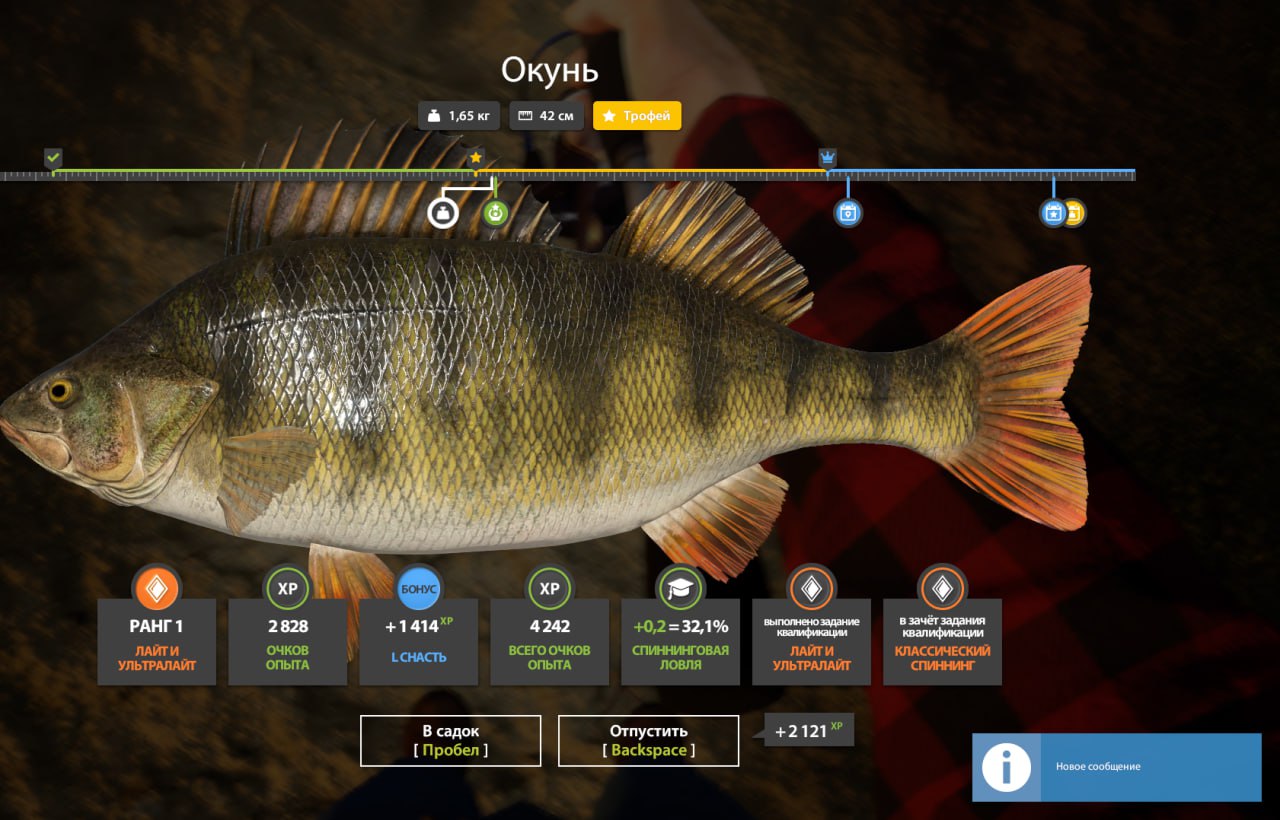Click the white weight marker on the scale
The image size is (1280, 820).
442,212
